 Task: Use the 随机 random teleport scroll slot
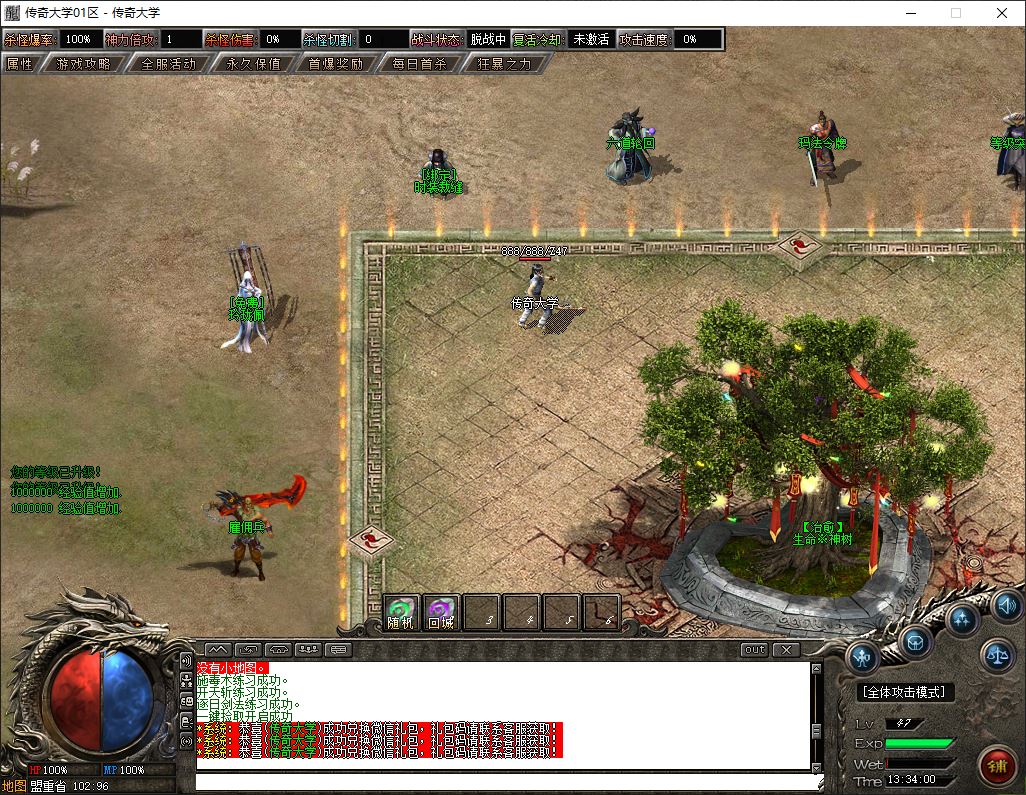point(402,611)
